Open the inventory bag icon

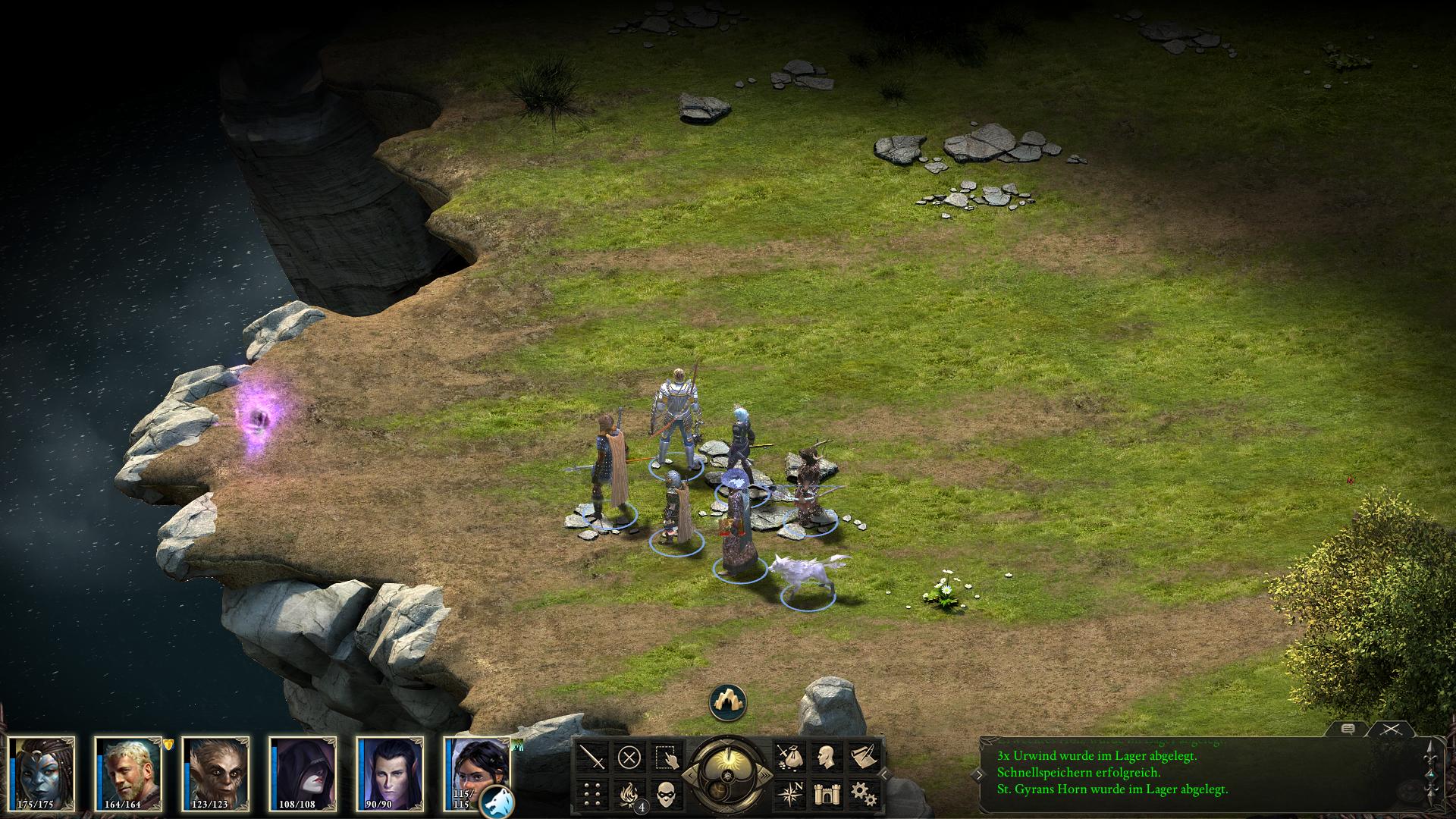tap(789, 757)
